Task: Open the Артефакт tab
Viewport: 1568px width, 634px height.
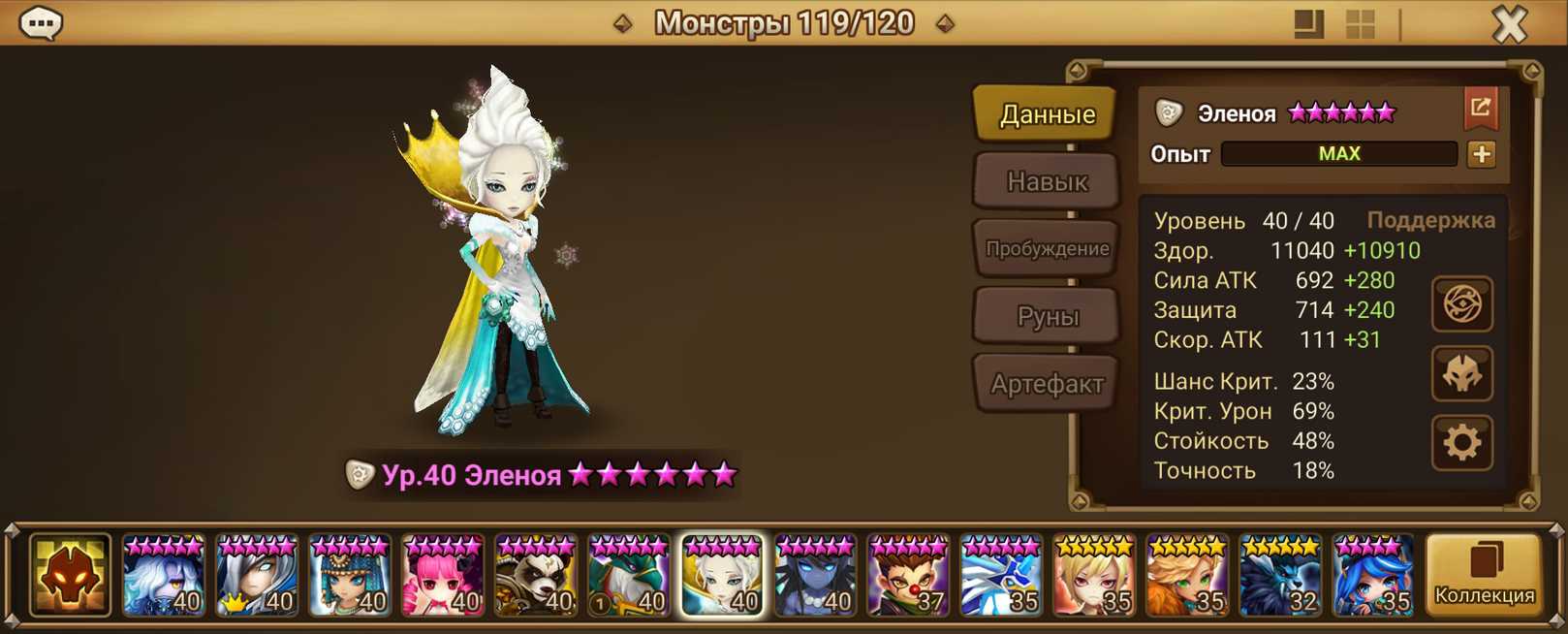Action: (1047, 384)
